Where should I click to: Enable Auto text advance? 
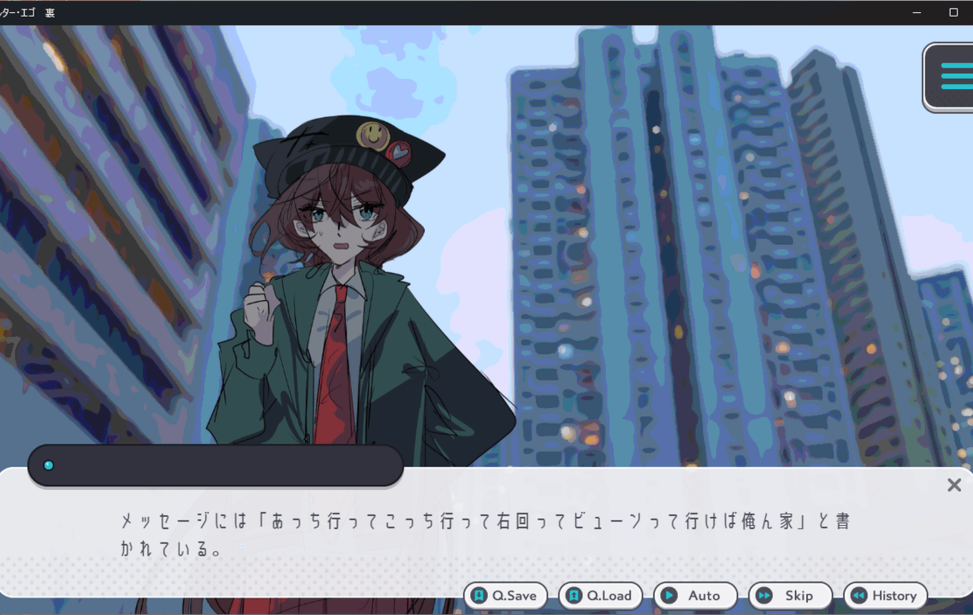click(x=695, y=596)
